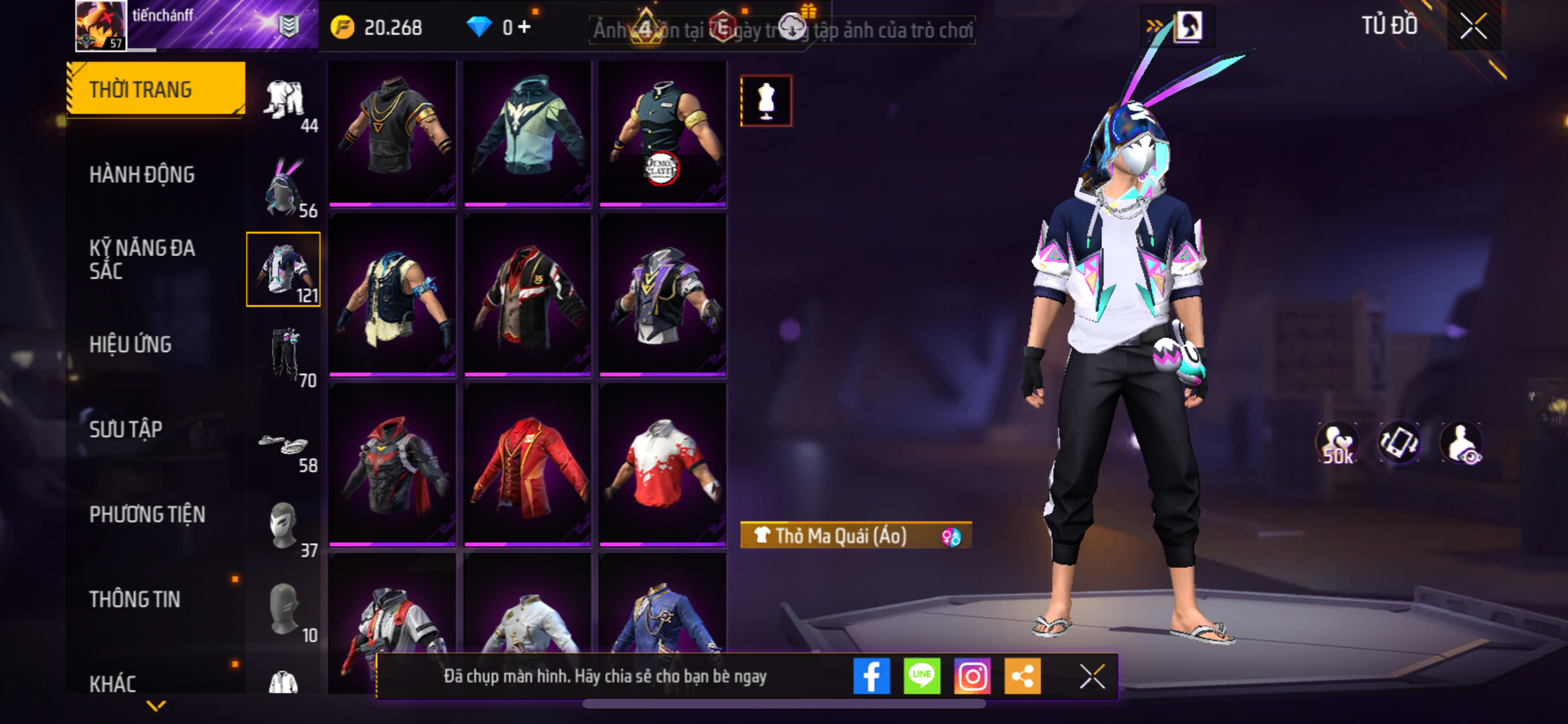Select the Hiệu Ứng category
The height and width of the screenshot is (724, 1568).
coord(131,344)
